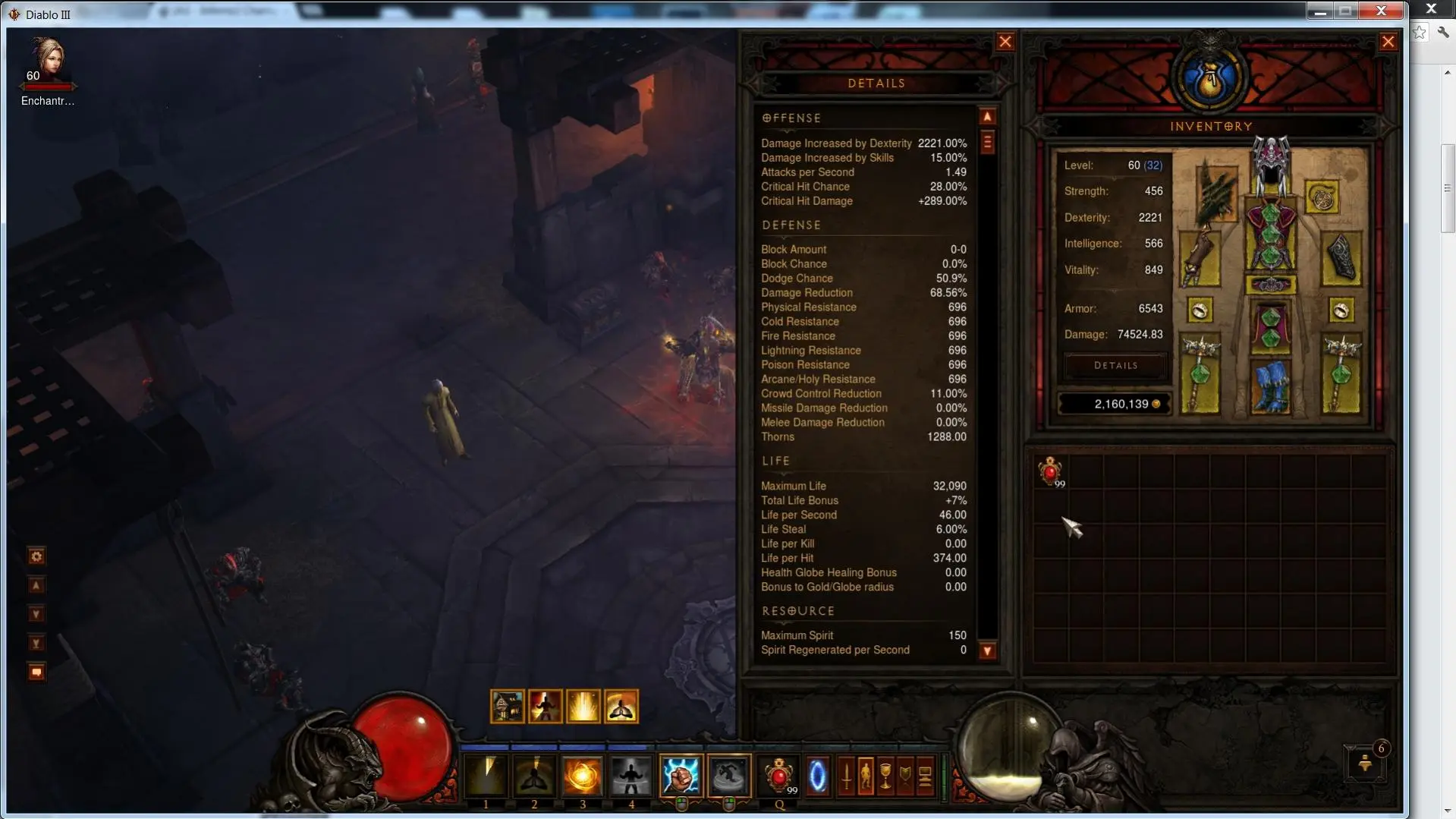The height and width of the screenshot is (819, 1456).
Task: Select the health potion in the bag
Action: 1051,472
